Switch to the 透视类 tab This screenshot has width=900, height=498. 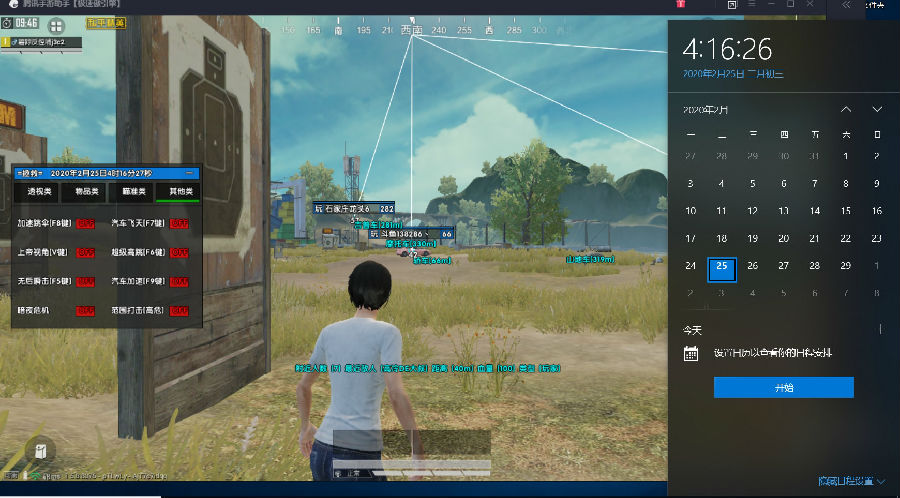40,190
